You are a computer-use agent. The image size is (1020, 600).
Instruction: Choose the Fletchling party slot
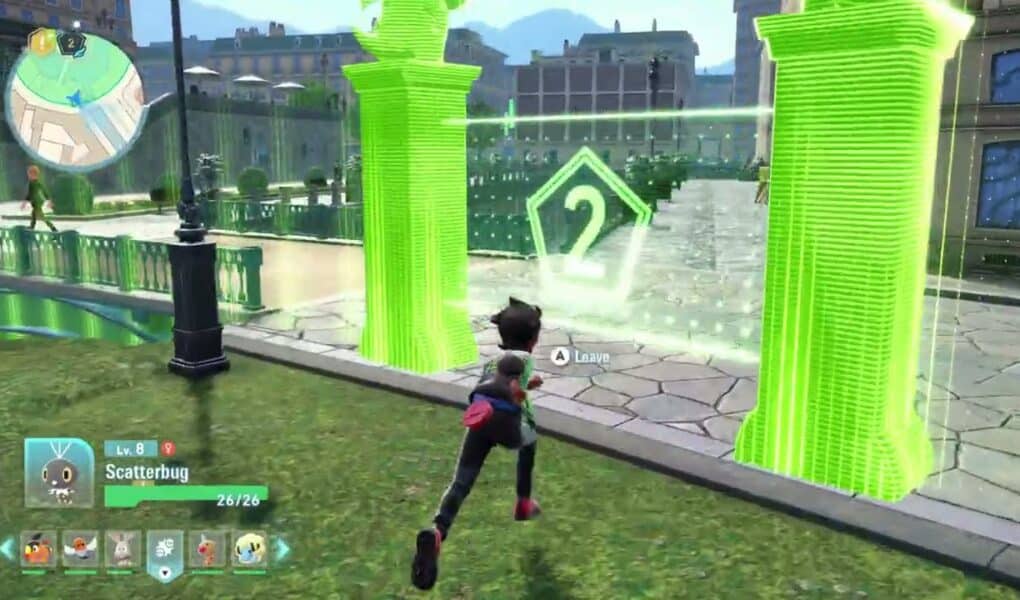(80, 549)
